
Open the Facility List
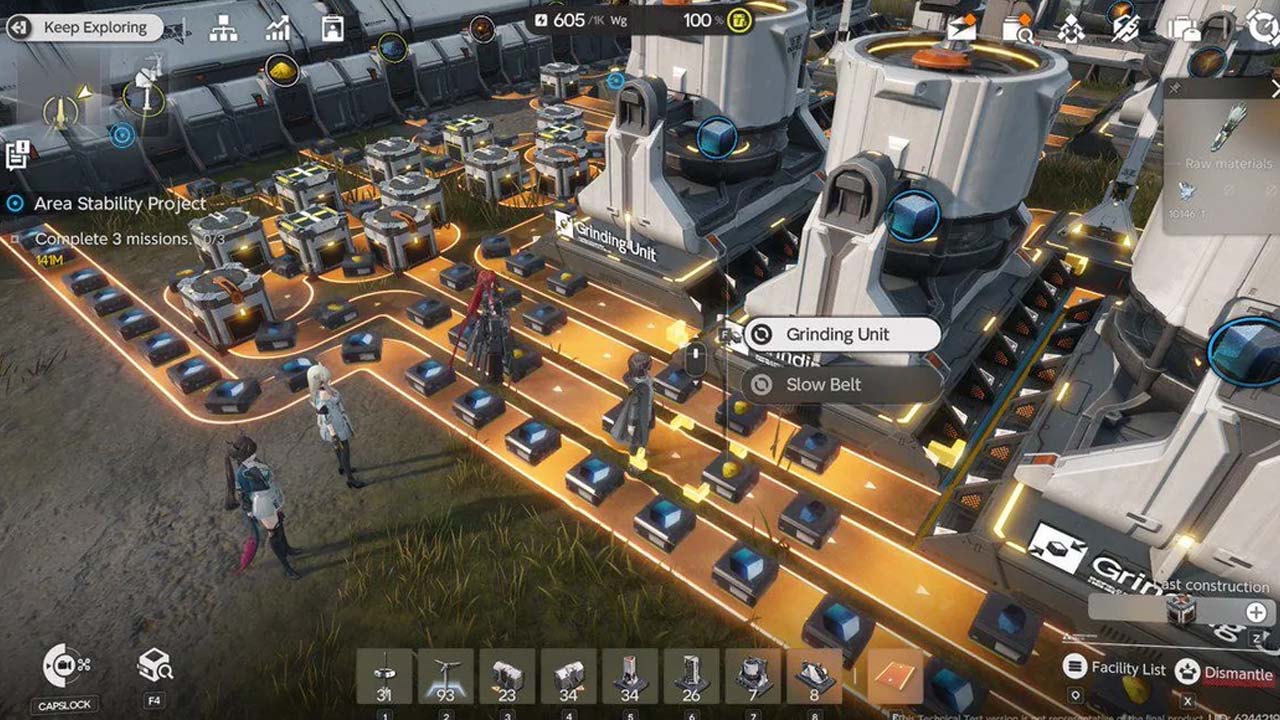click(1117, 668)
